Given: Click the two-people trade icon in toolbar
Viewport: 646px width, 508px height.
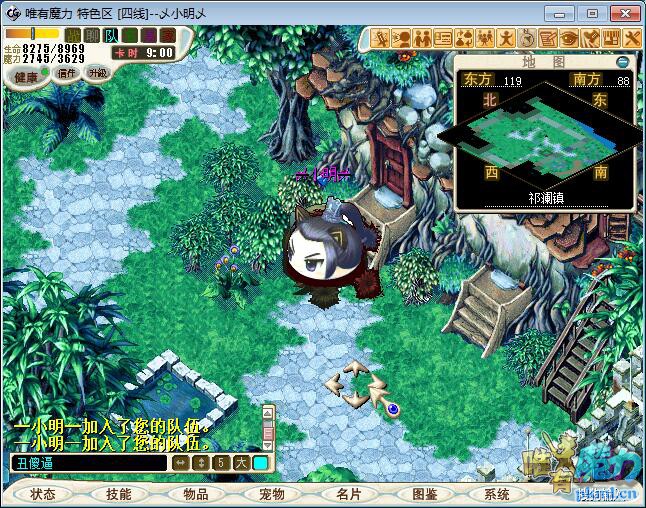Looking at the screenshot, I should tap(422, 39).
